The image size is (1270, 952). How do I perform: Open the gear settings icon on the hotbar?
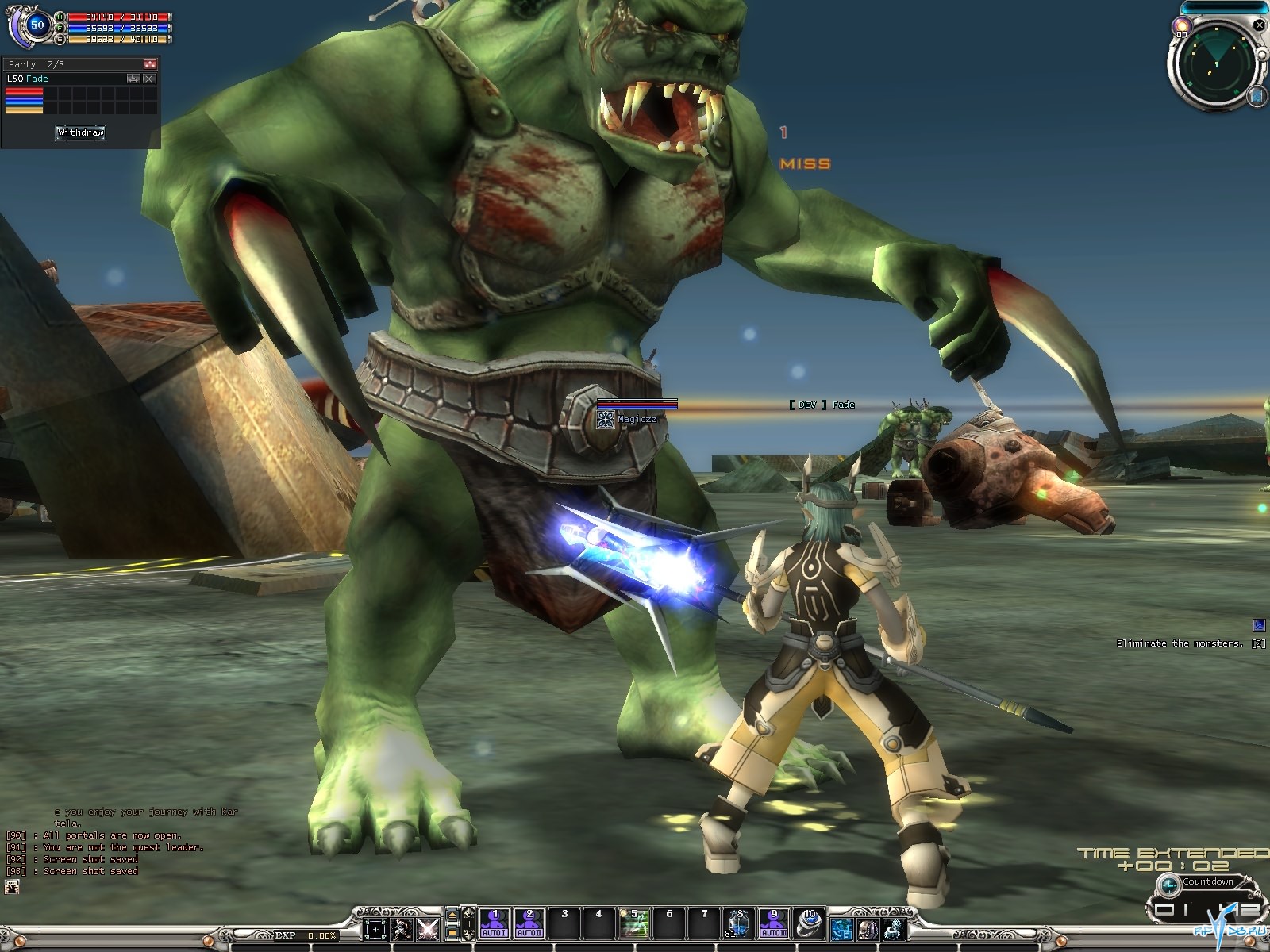(x=895, y=928)
